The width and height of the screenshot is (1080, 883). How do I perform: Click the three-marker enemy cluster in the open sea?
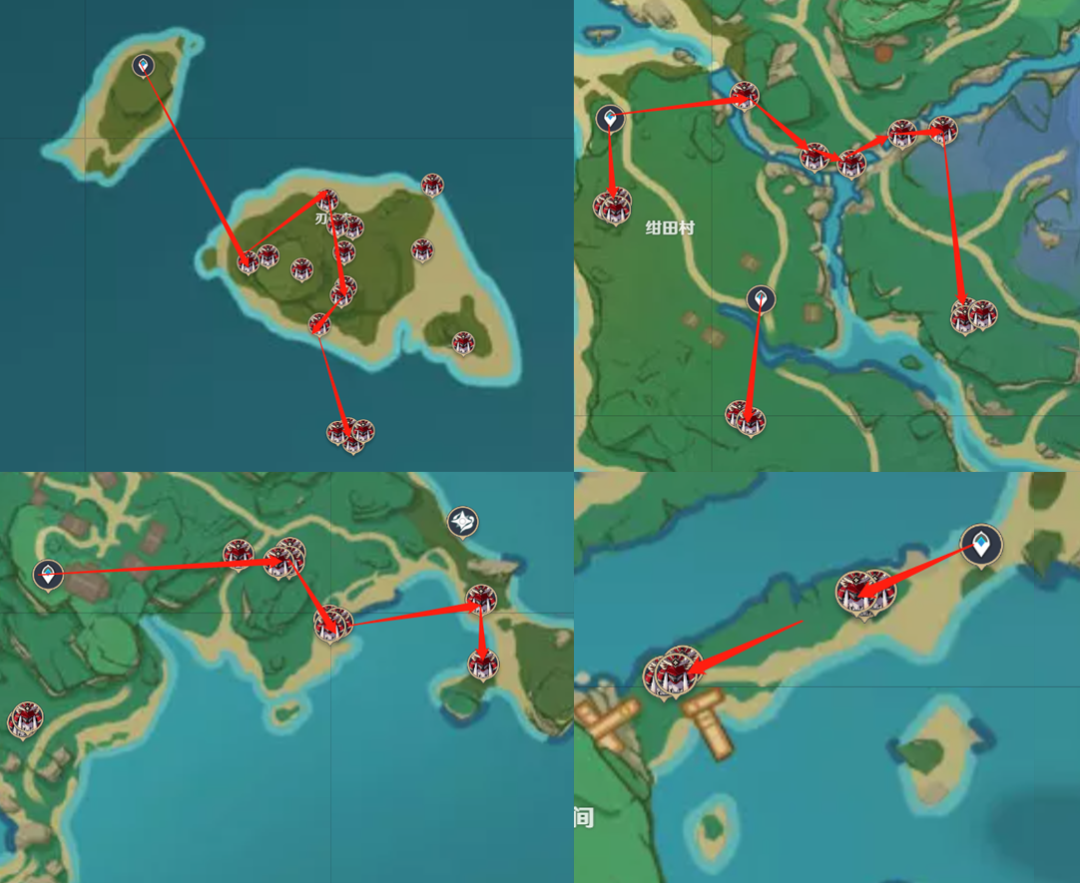point(351,434)
